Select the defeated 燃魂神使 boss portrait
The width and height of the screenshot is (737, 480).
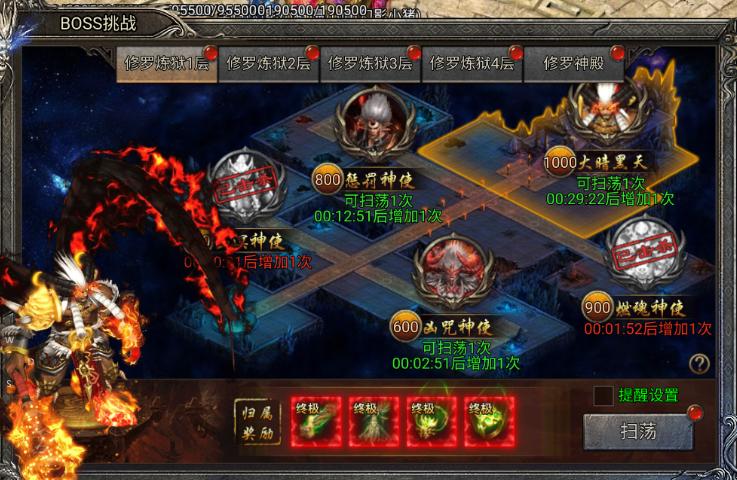tap(647, 250)
